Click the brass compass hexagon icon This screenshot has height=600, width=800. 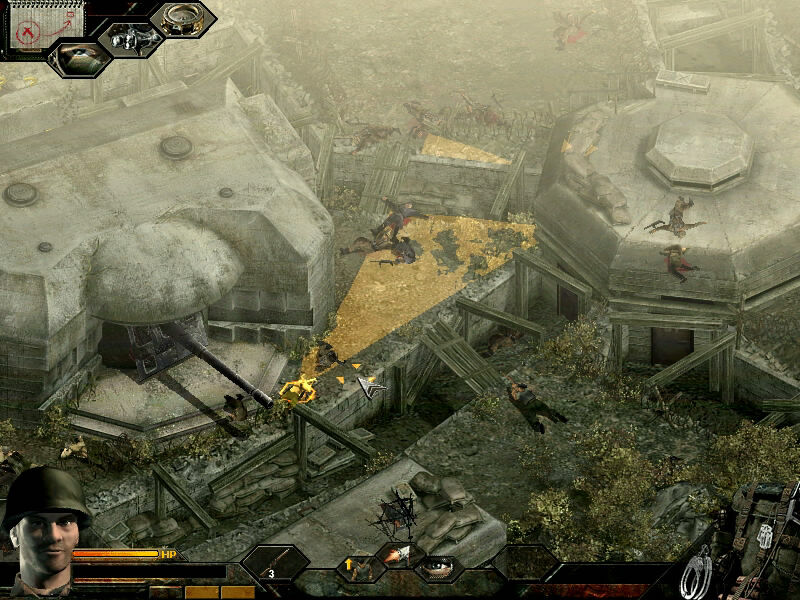click(x=183, y=19)
